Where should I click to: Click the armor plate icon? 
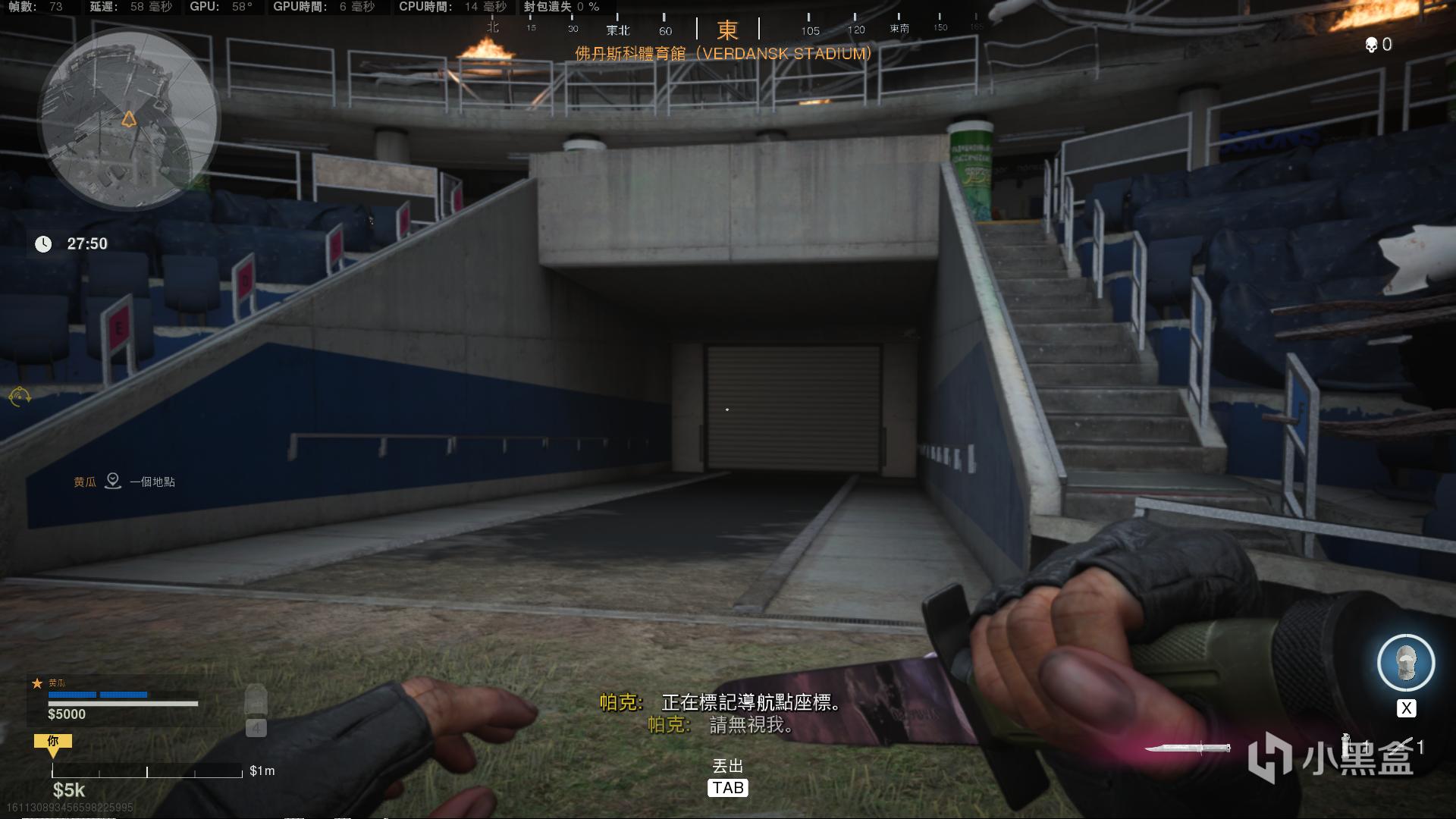pyautogui.click(x=256, y=701)
